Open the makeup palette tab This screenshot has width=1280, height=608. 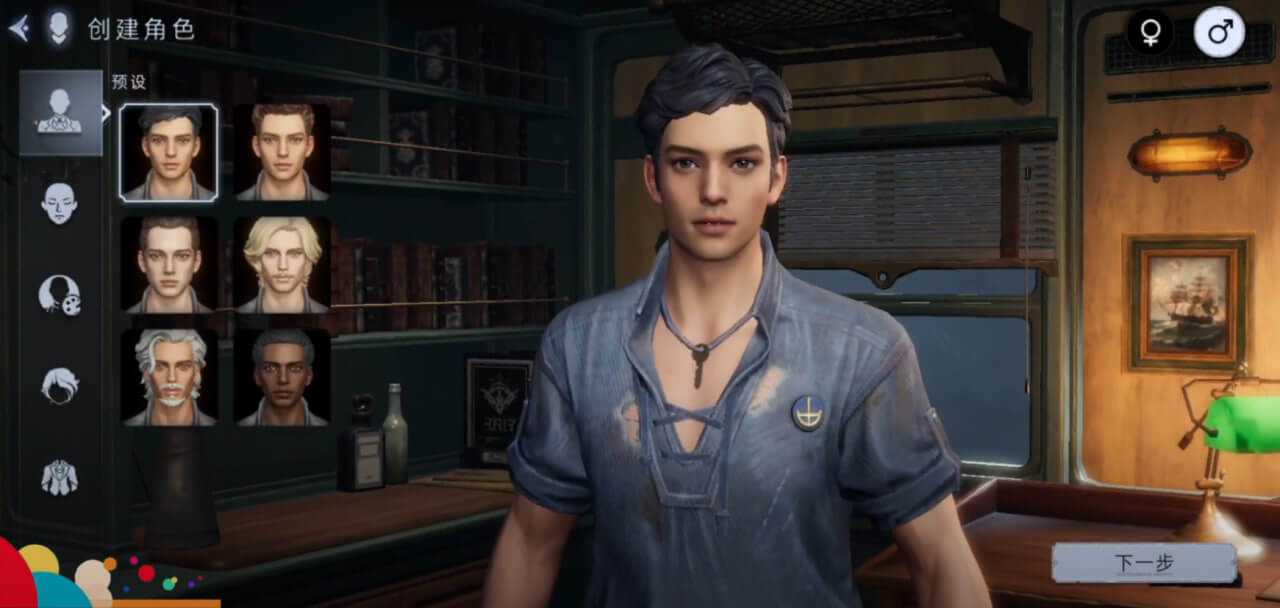[x=60, y=294]
